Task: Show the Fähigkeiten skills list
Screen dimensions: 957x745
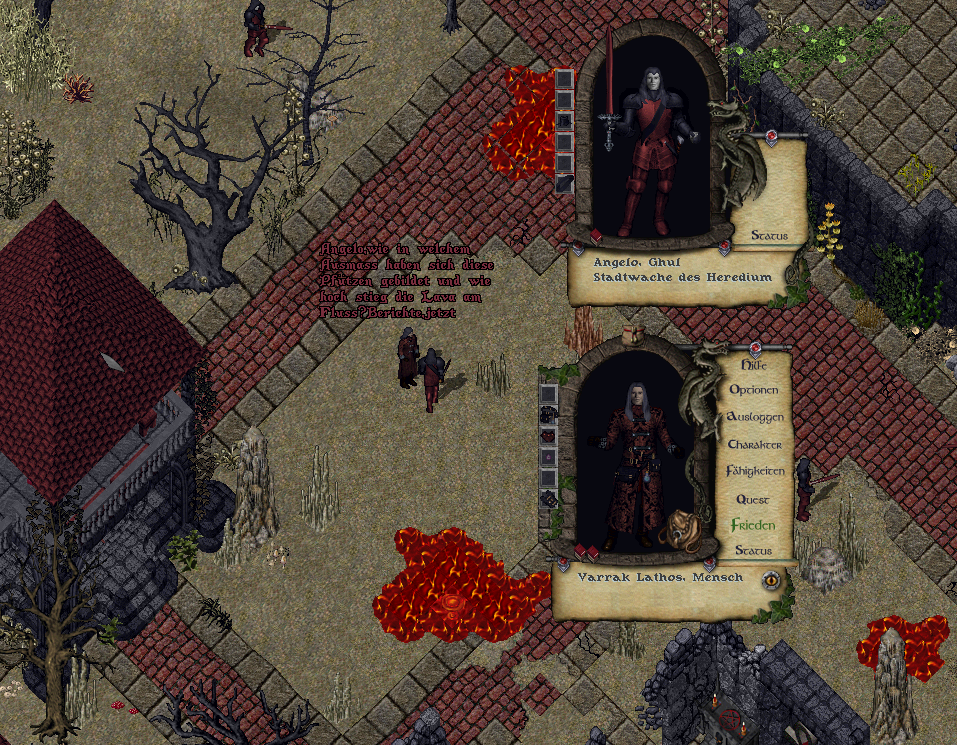Action: [756, 471]
